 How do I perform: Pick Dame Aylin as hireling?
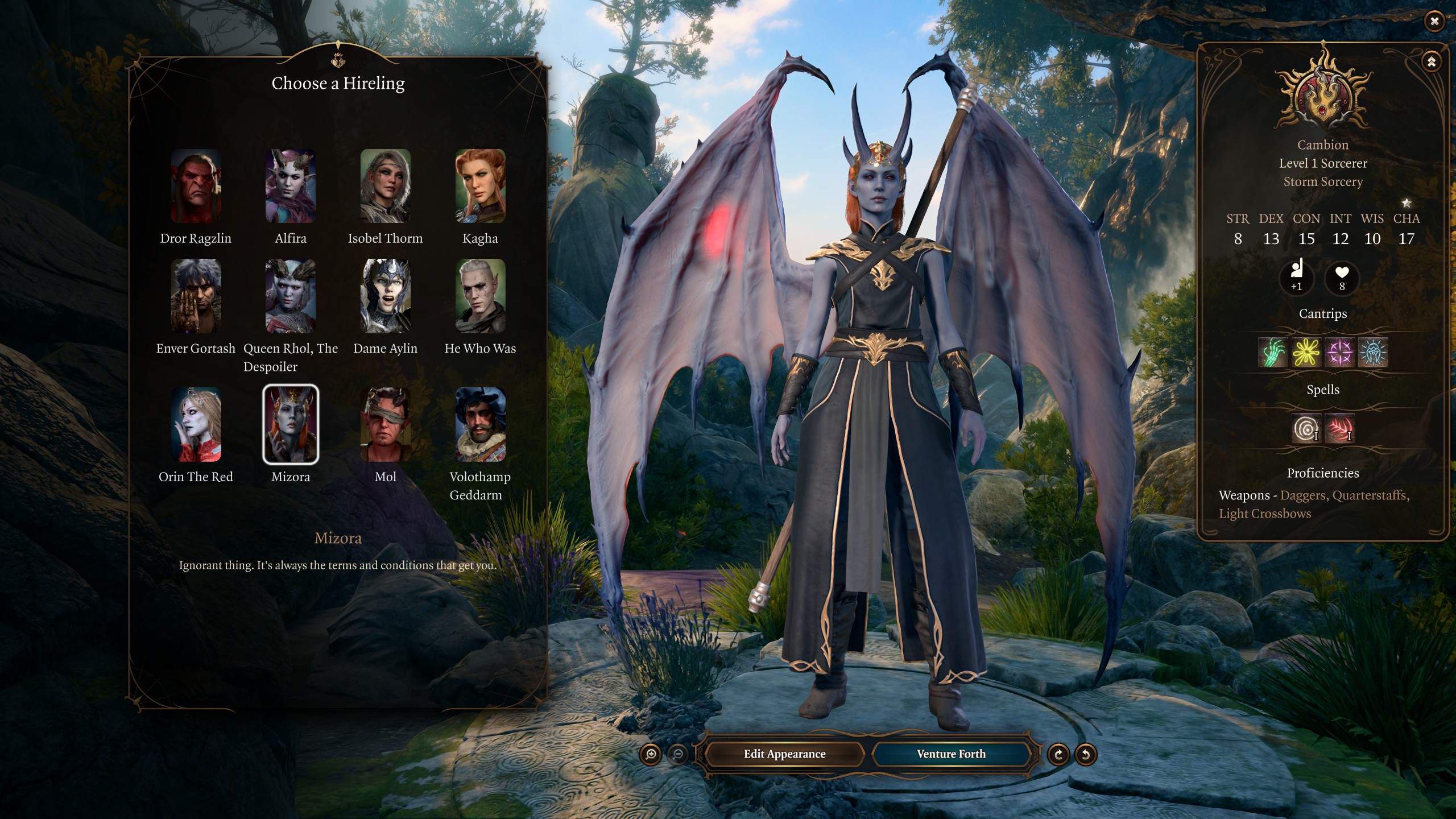(x=385, y=296)
